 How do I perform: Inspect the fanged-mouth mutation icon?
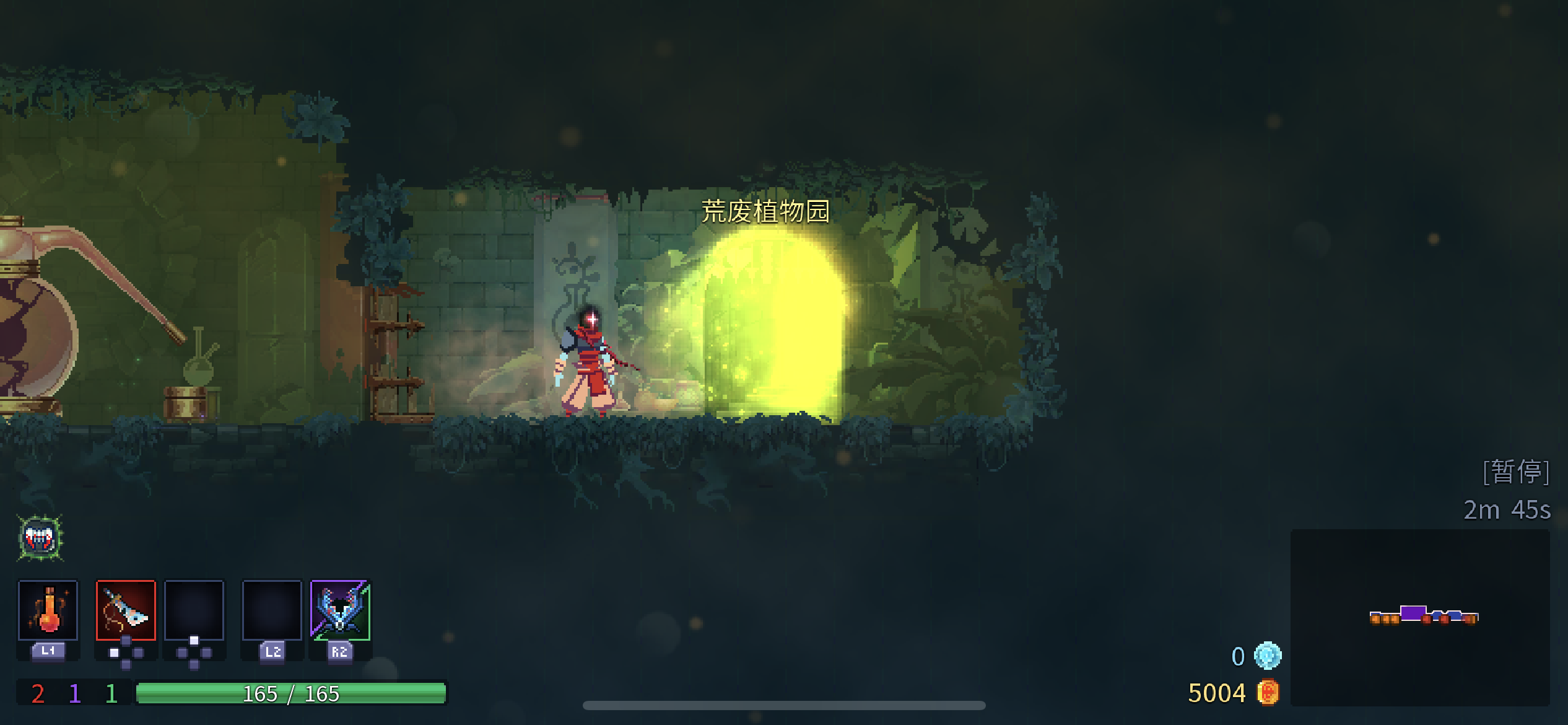(x=40, y=538)
